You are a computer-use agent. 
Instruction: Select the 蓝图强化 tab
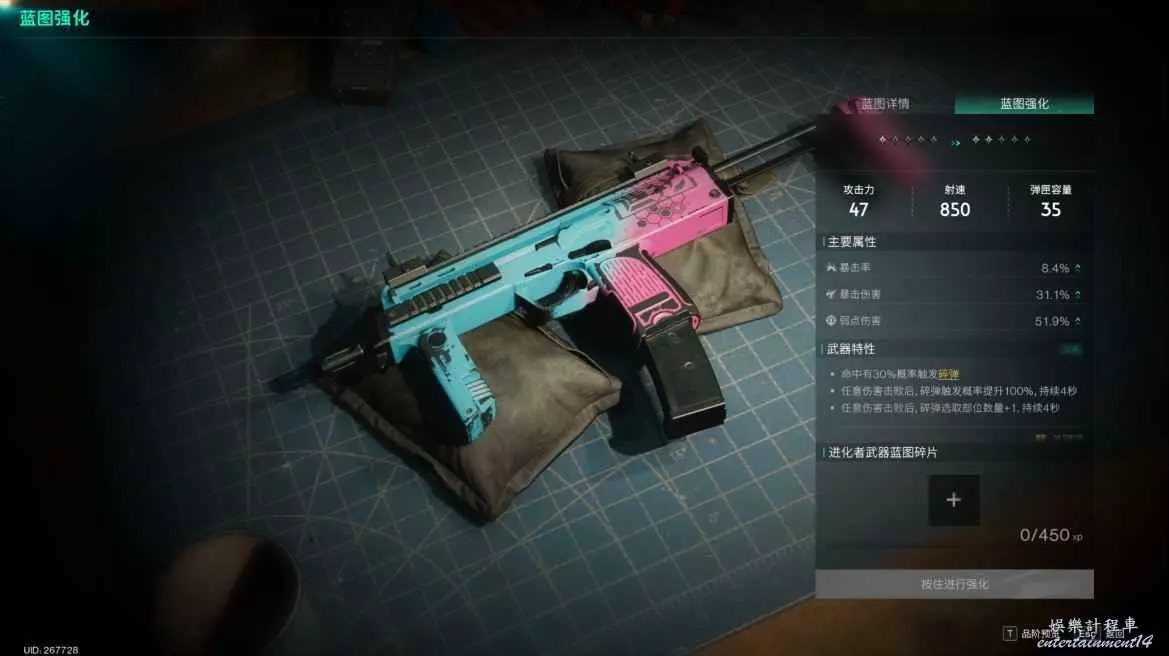point(1024,104)
